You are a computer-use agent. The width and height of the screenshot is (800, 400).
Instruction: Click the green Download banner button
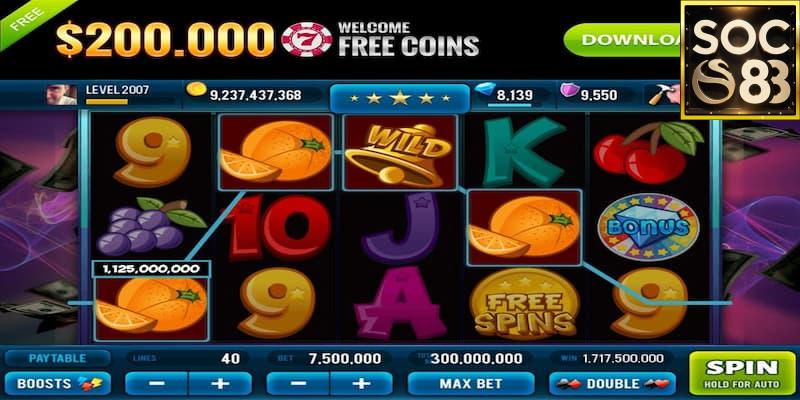tap(622, 40)
